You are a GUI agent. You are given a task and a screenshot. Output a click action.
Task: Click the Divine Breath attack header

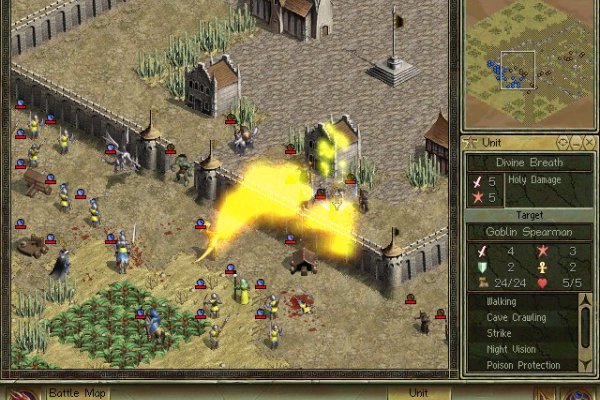click(x=529, y=162)
